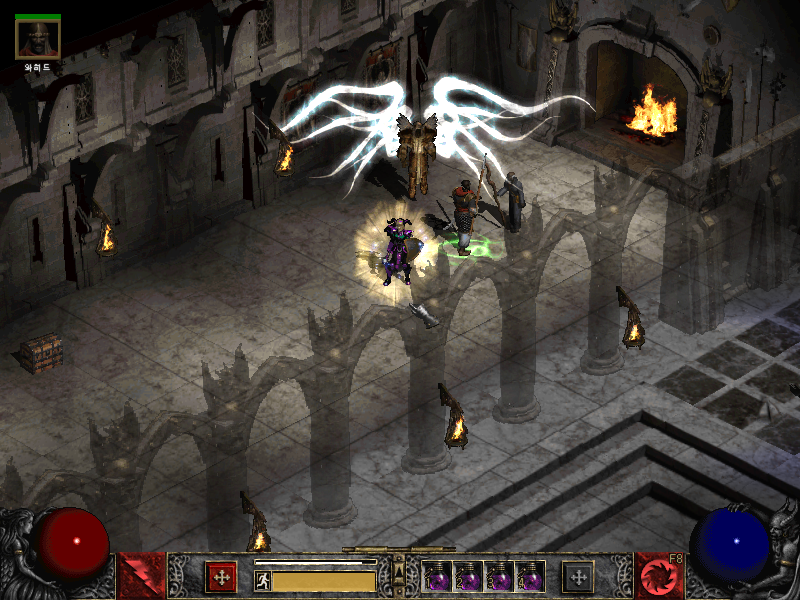Screen dimensions: 800x600
Task: Select the 와히드 mercenary portrait
Action: tap(38, 38)
